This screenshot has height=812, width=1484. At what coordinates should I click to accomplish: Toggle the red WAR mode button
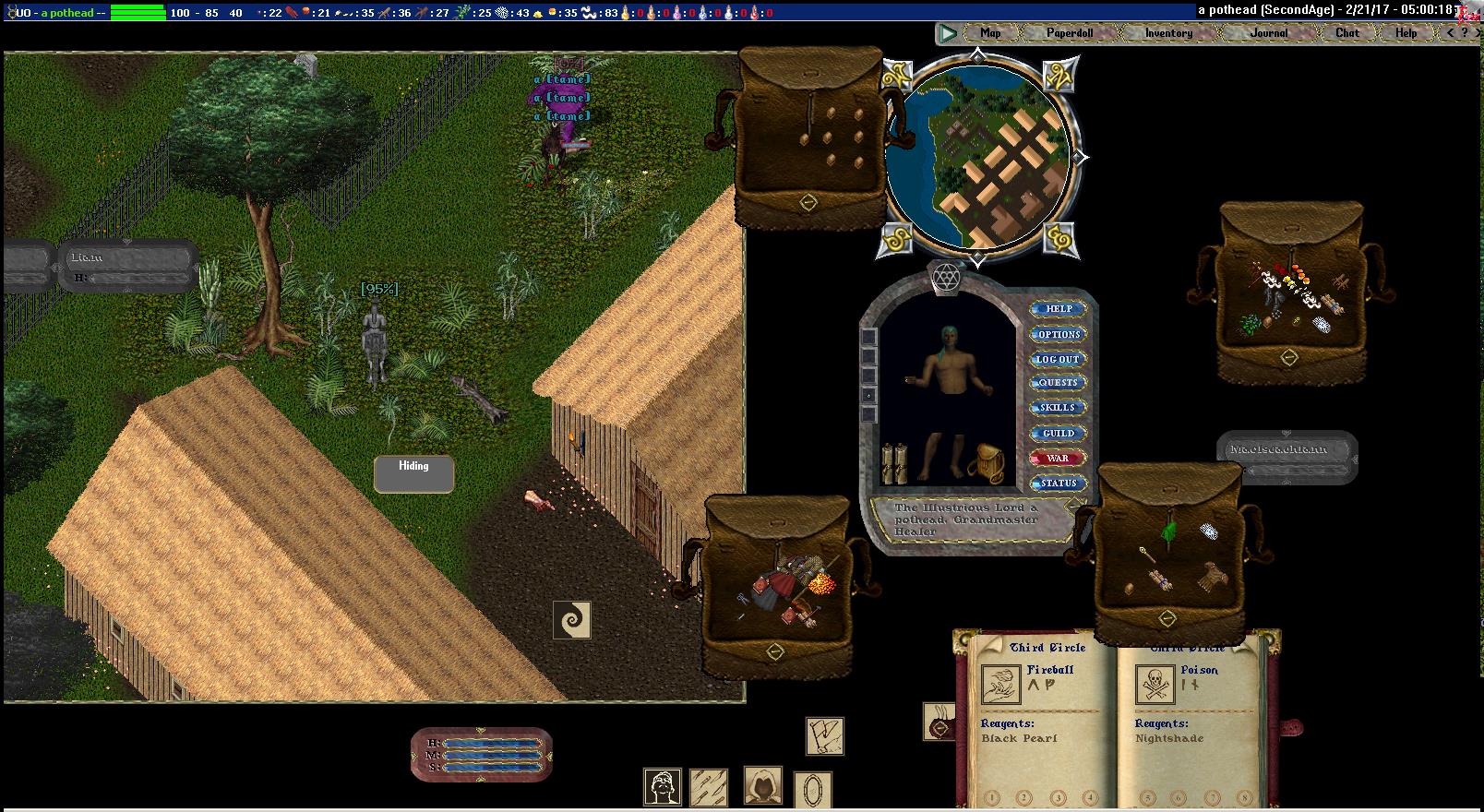(1058, 458)
